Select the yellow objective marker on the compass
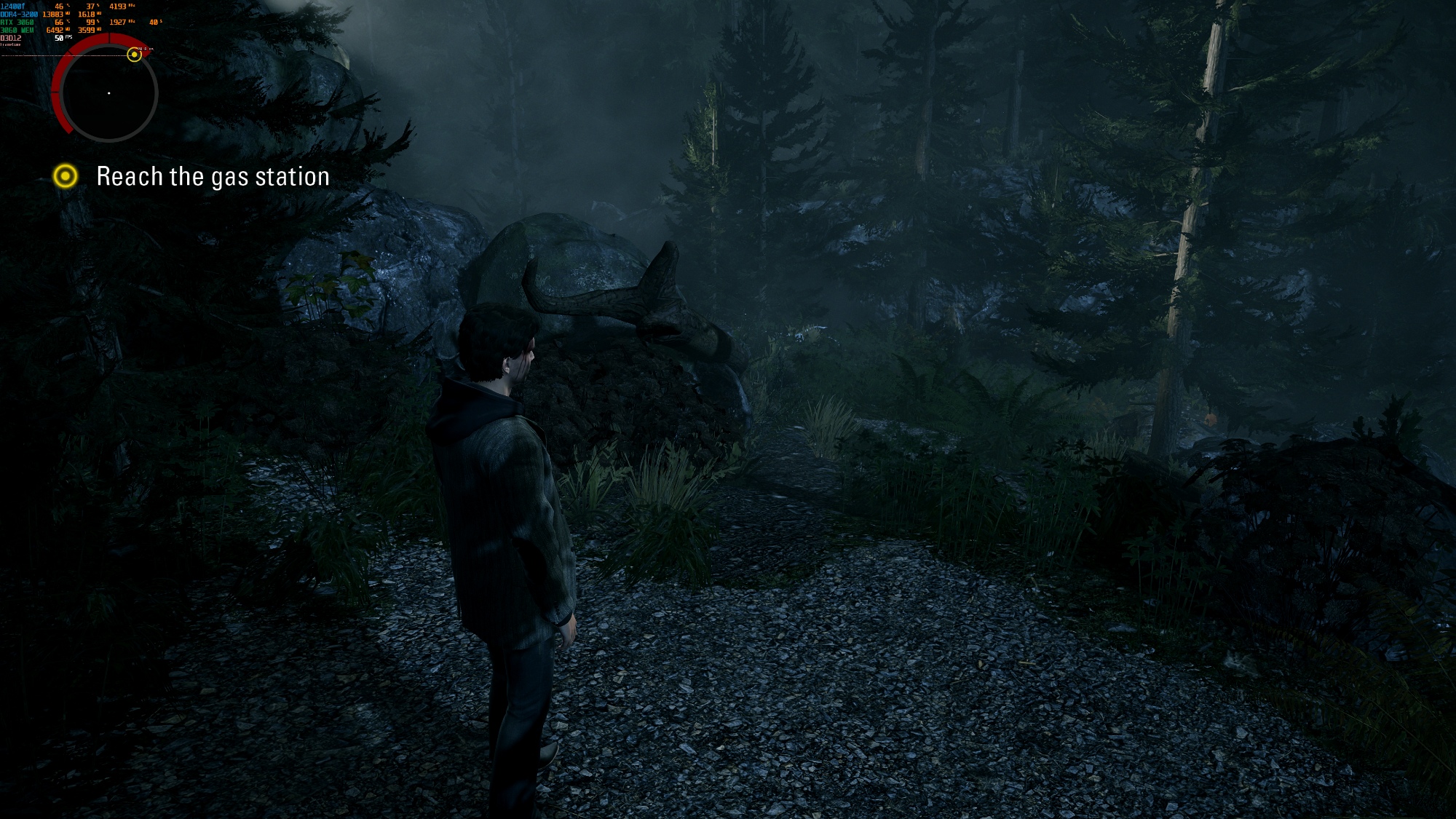1456x819 pixels. pos(134,55)
